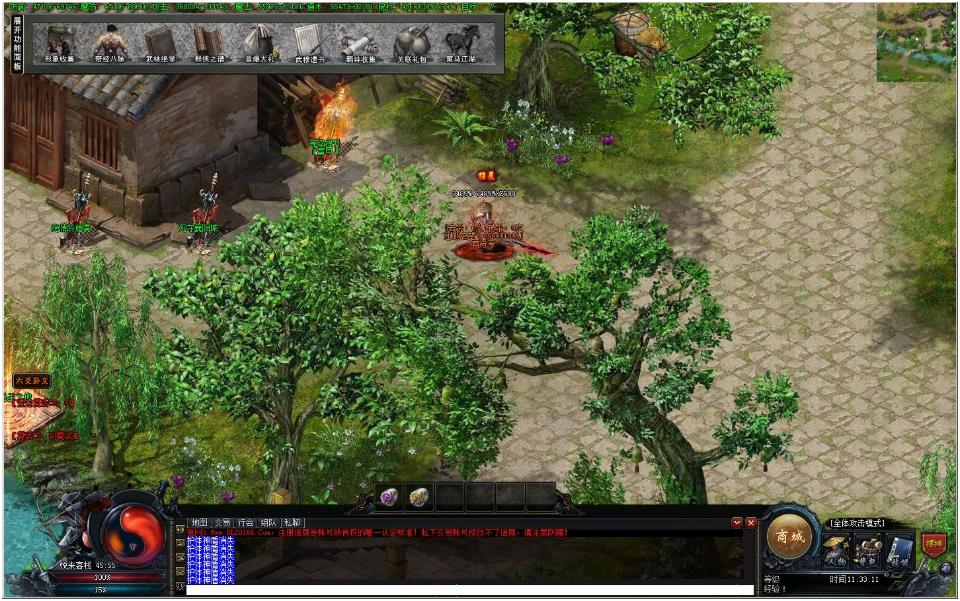Open the 武林绝学 martial arts book
Image resolution: width=960 pixels, height=601 pixels.
coord(159,43)
